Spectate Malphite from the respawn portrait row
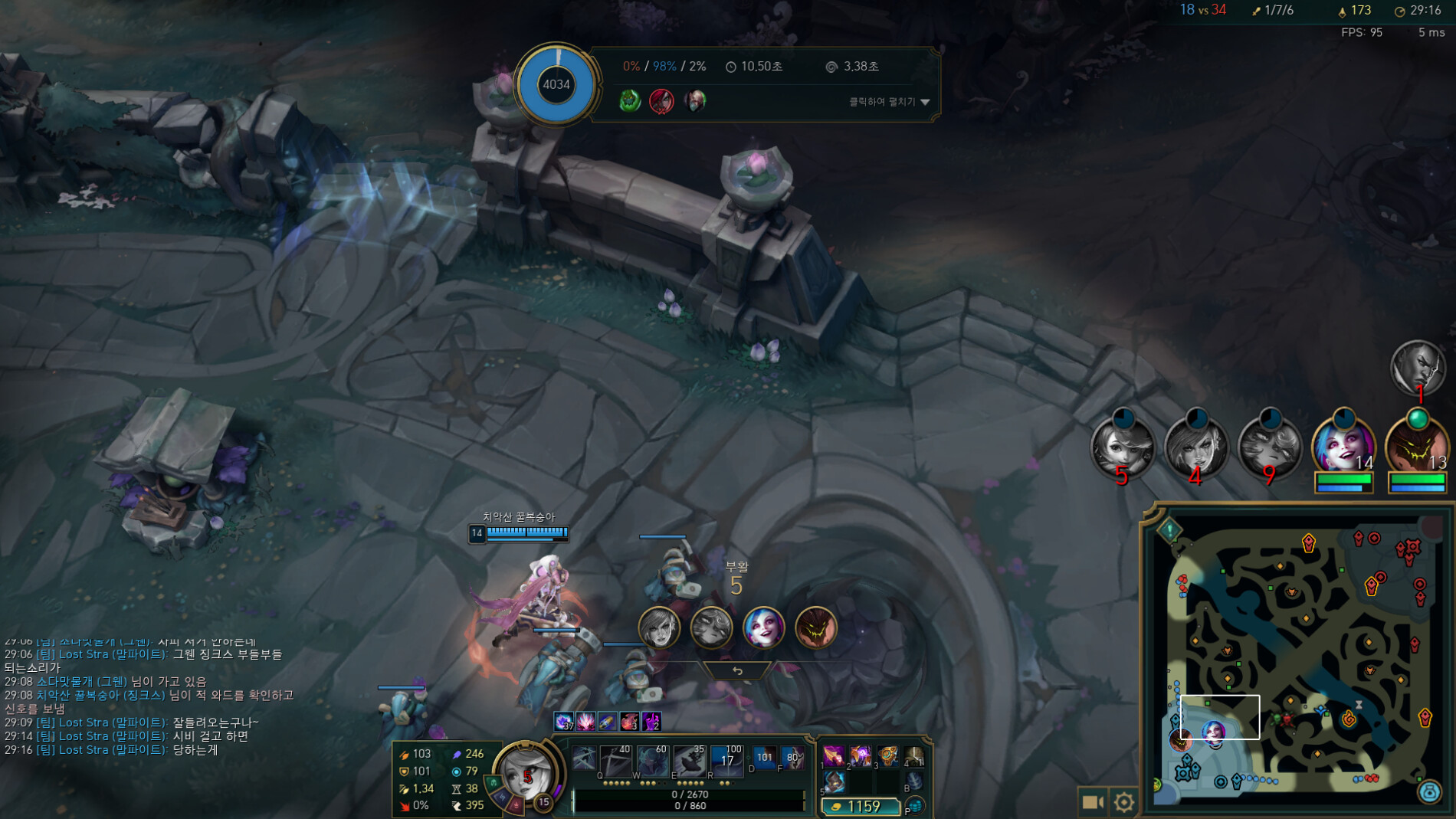1456x819 pixels. click(815, 627)
